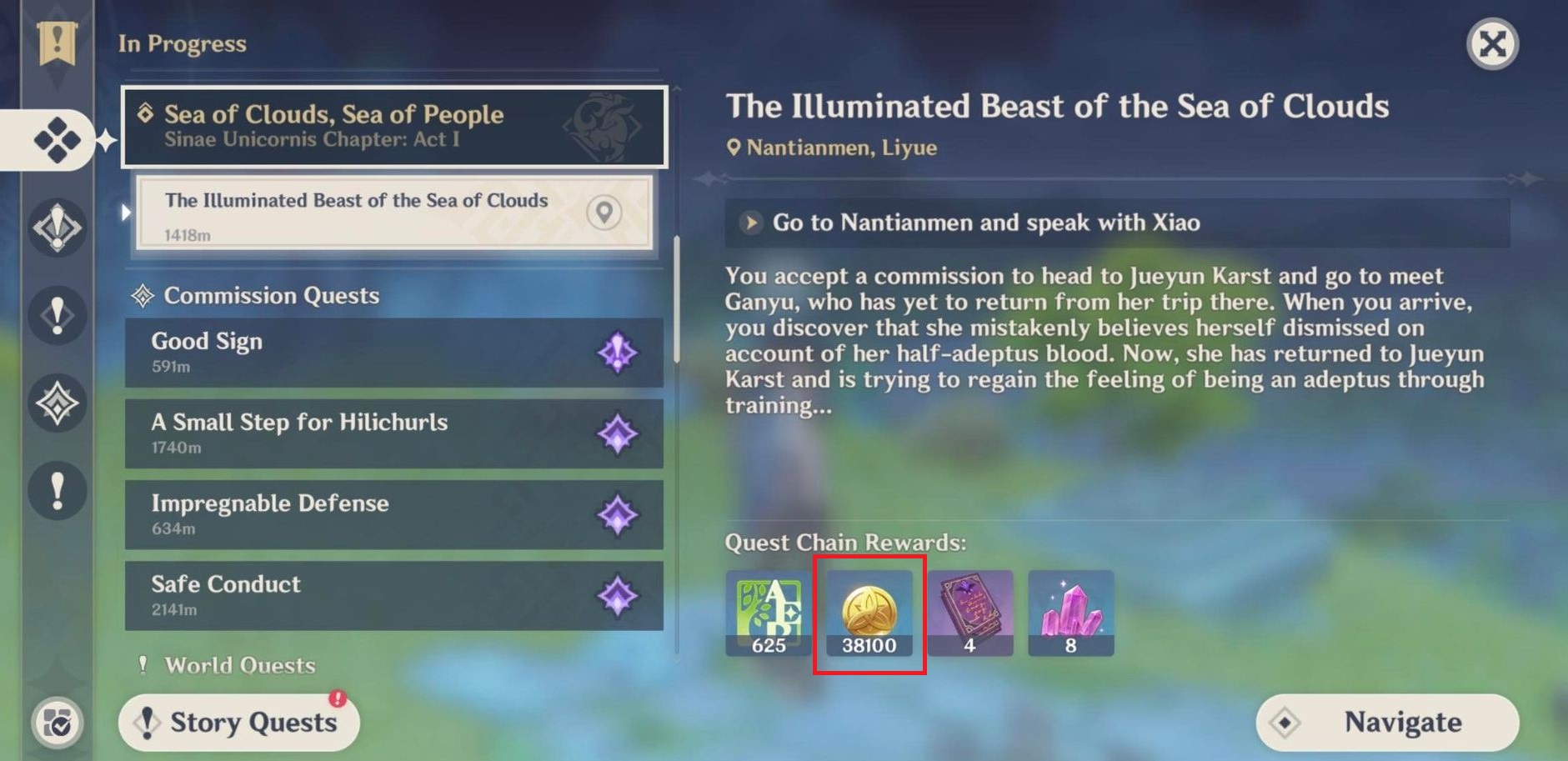Switch to the all quests four-diamond tab
Screen dimensions: 1568x761
57,139
